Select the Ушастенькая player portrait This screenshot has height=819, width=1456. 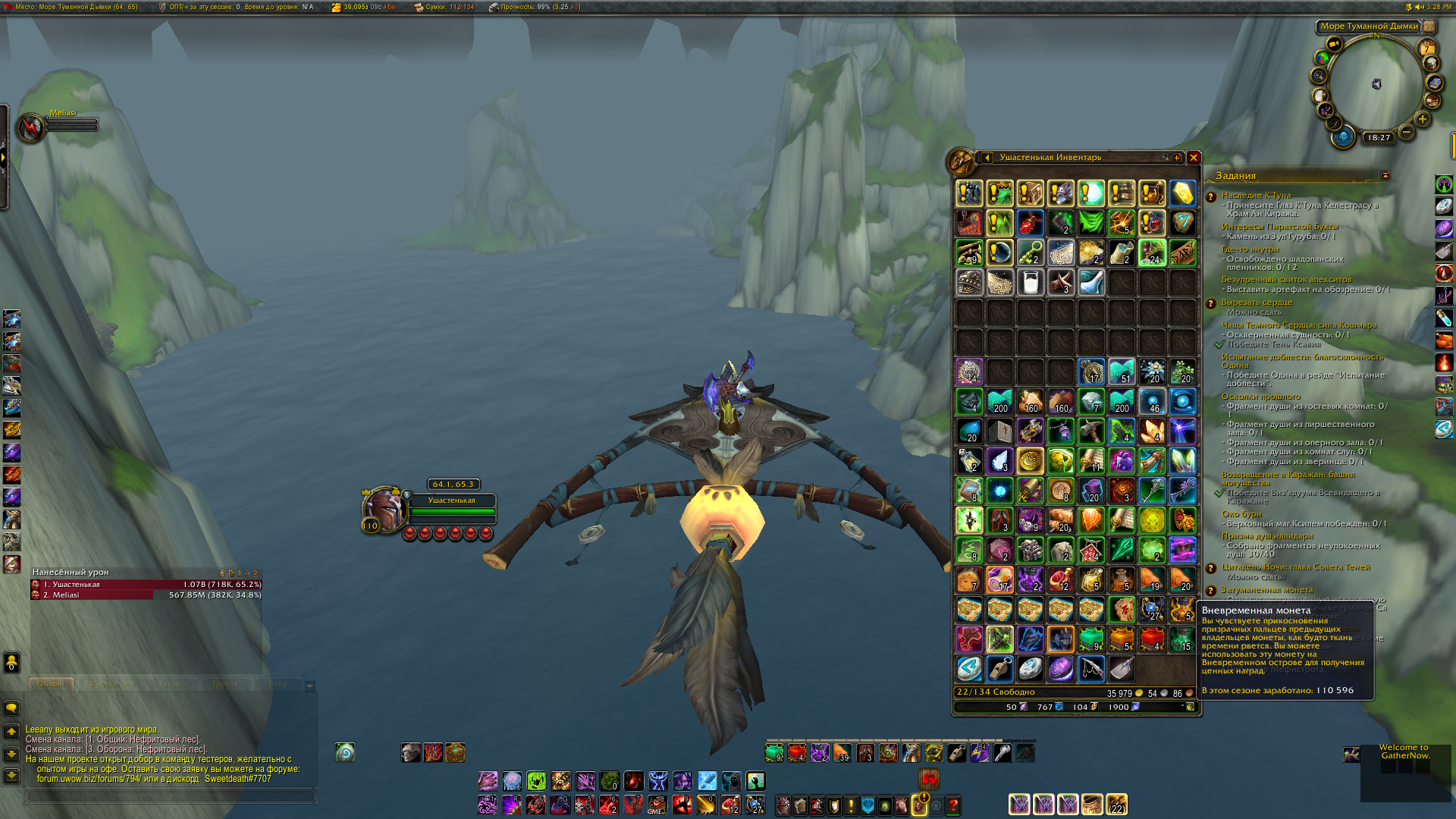click(x=383, y=508)
